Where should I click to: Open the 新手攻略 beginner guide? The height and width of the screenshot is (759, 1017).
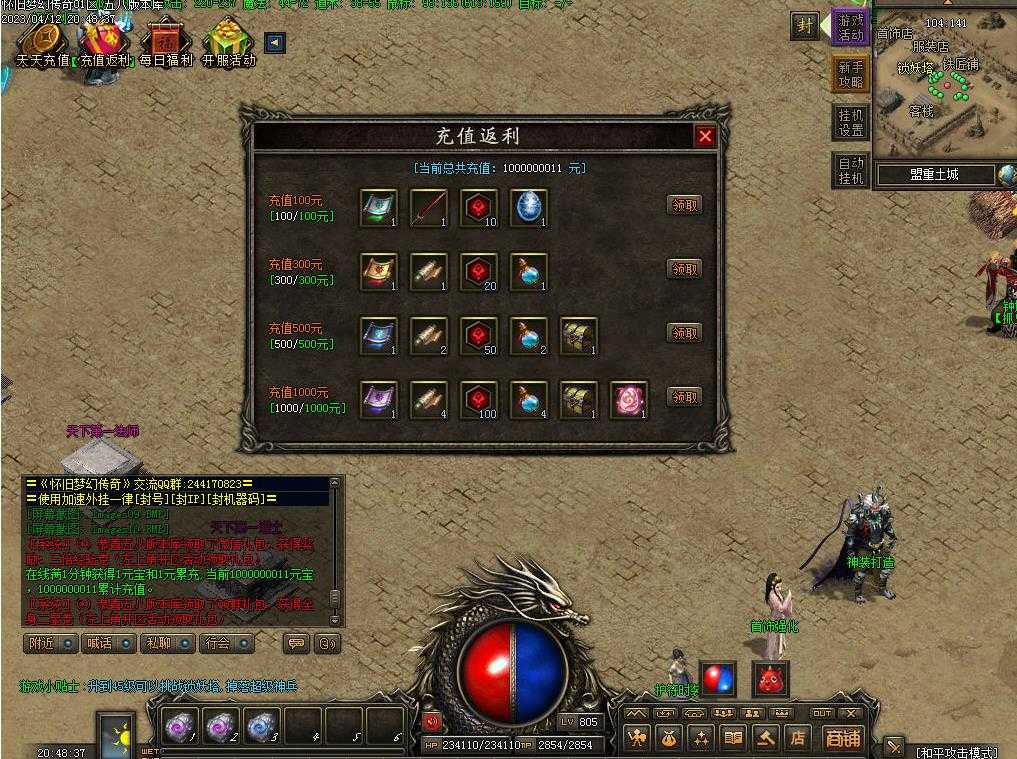pos(850,74)
